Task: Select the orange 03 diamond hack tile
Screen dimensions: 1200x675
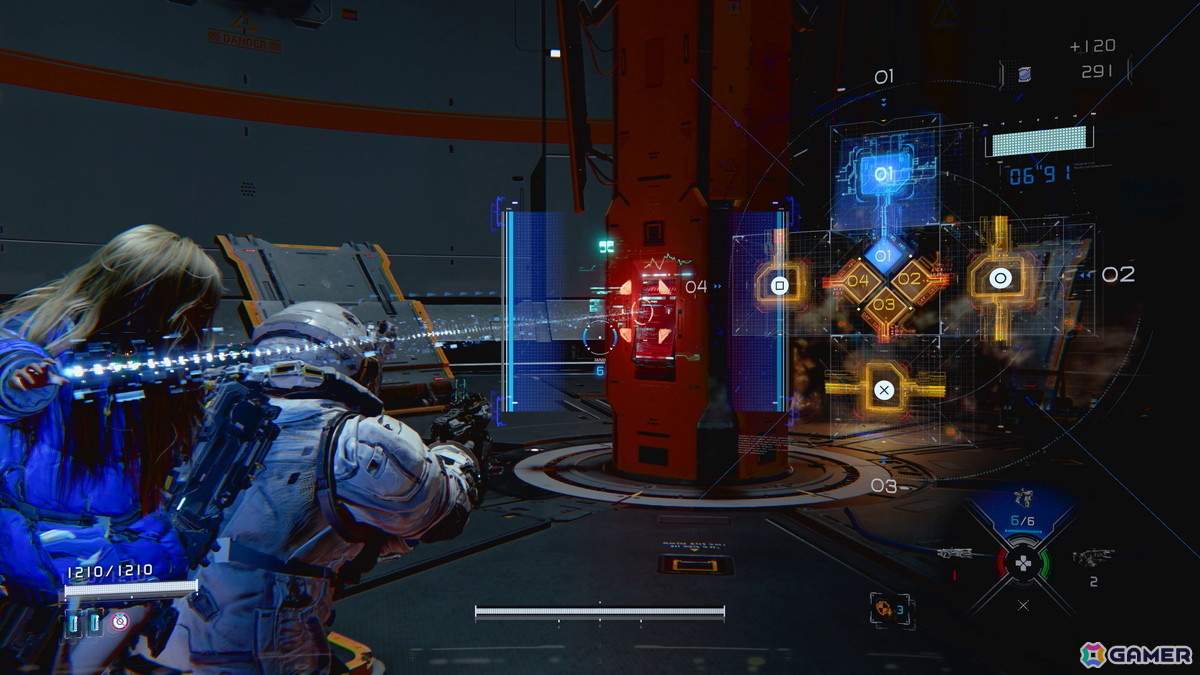Action: point(883,304)
